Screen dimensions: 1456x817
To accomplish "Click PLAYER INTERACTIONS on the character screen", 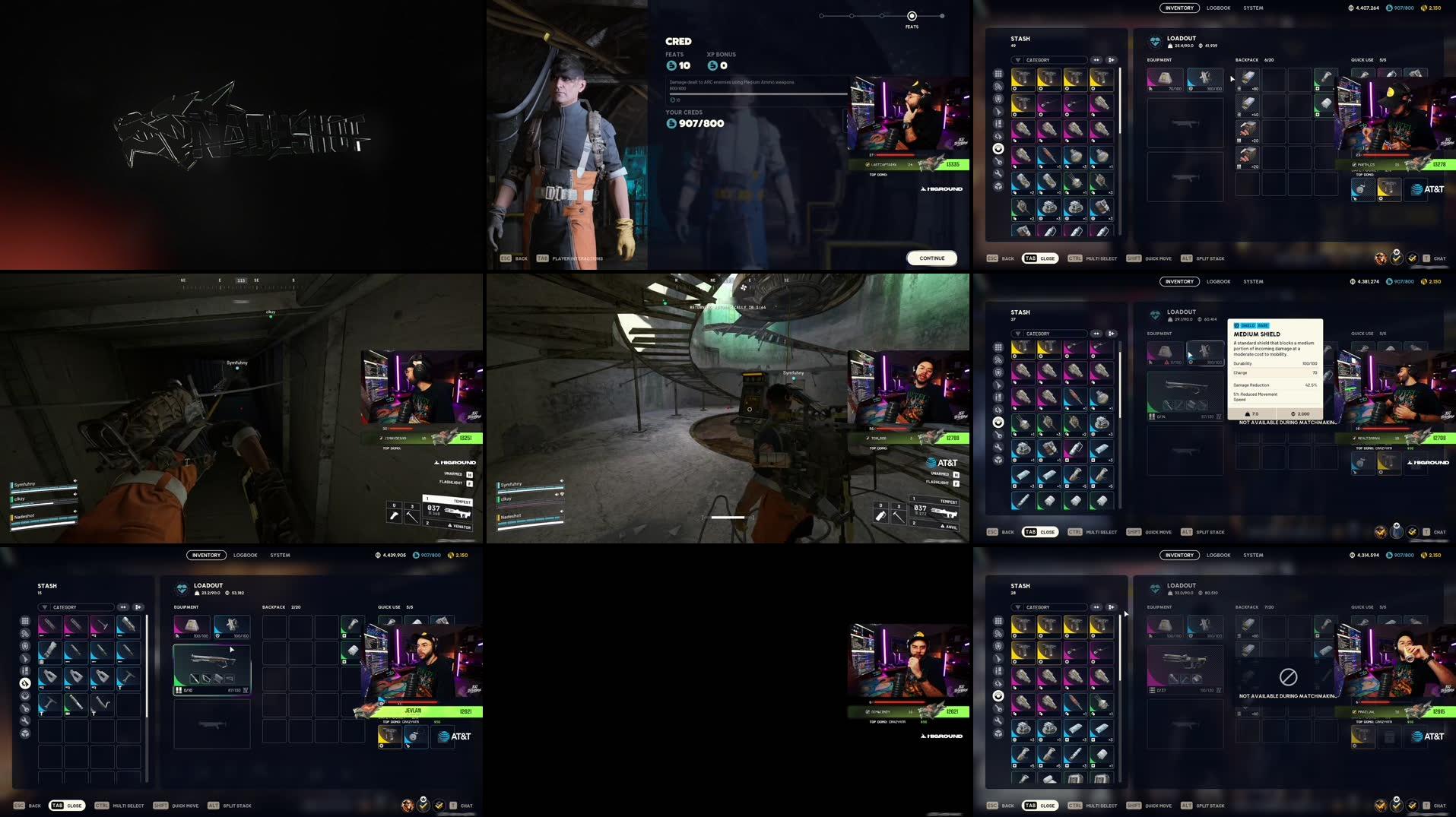I will click(579, 258).
